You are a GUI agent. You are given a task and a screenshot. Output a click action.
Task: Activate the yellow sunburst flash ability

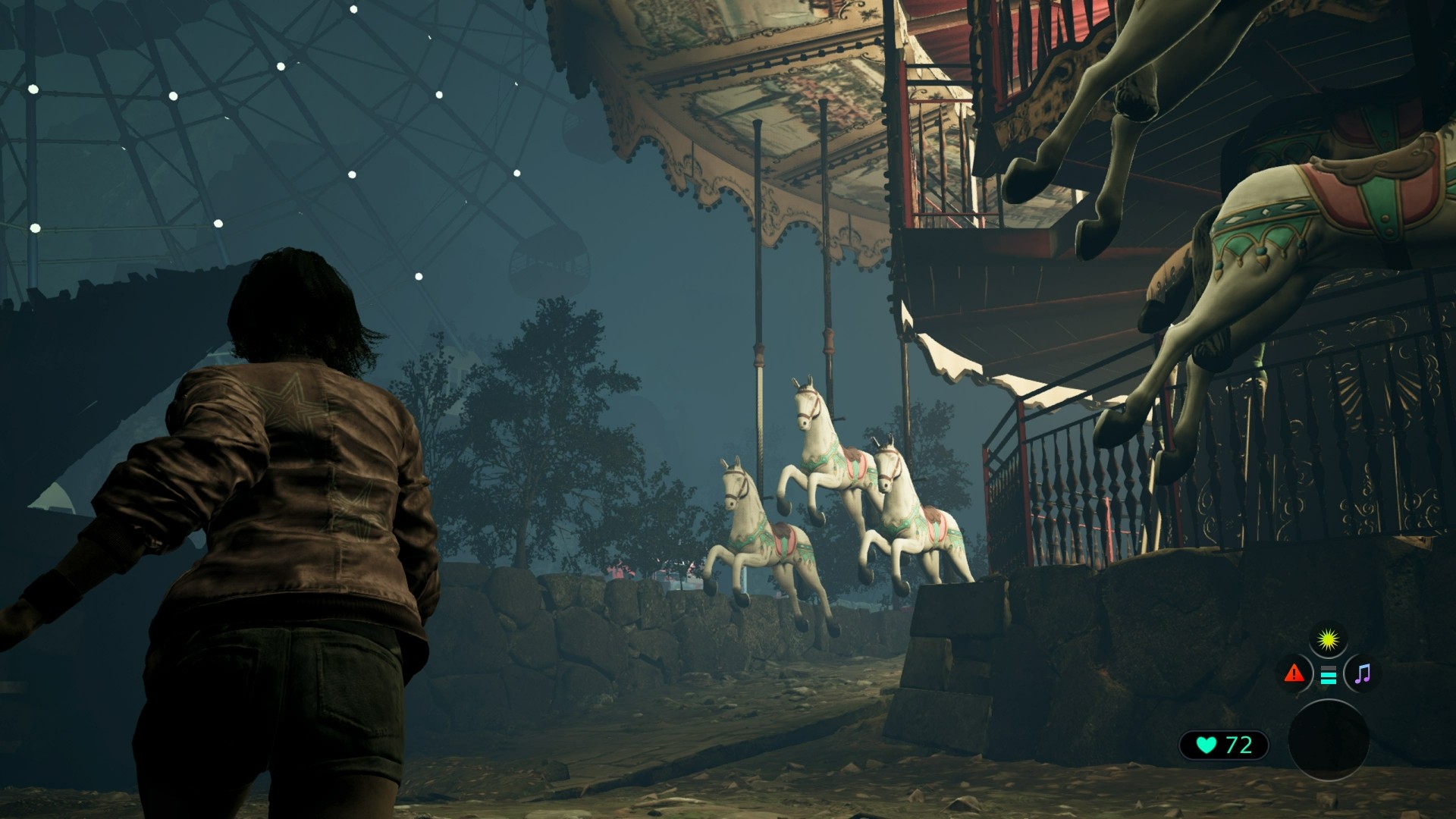tap(1328, 642)
